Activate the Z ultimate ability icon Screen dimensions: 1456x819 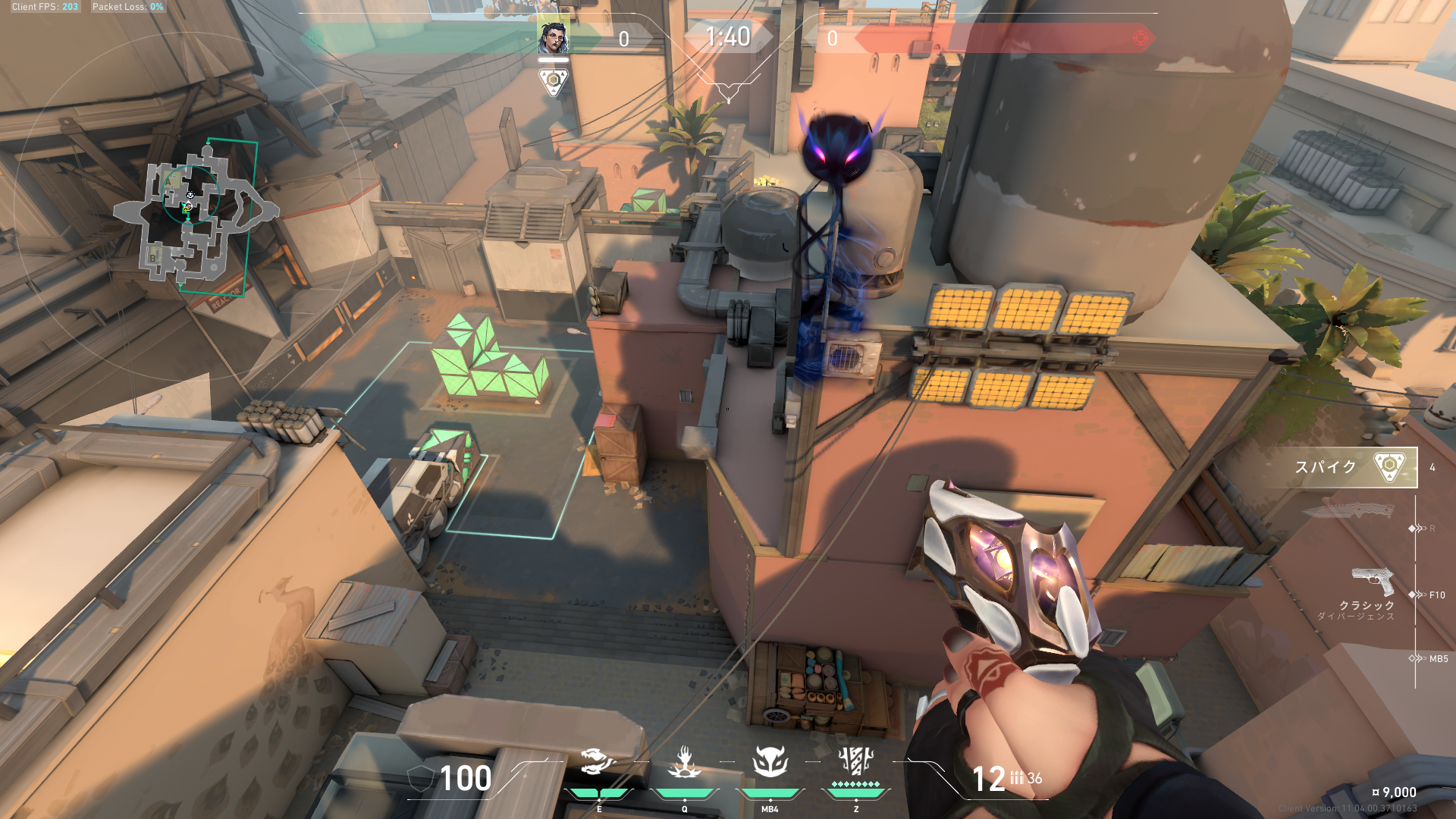click(x=856, y=761)
